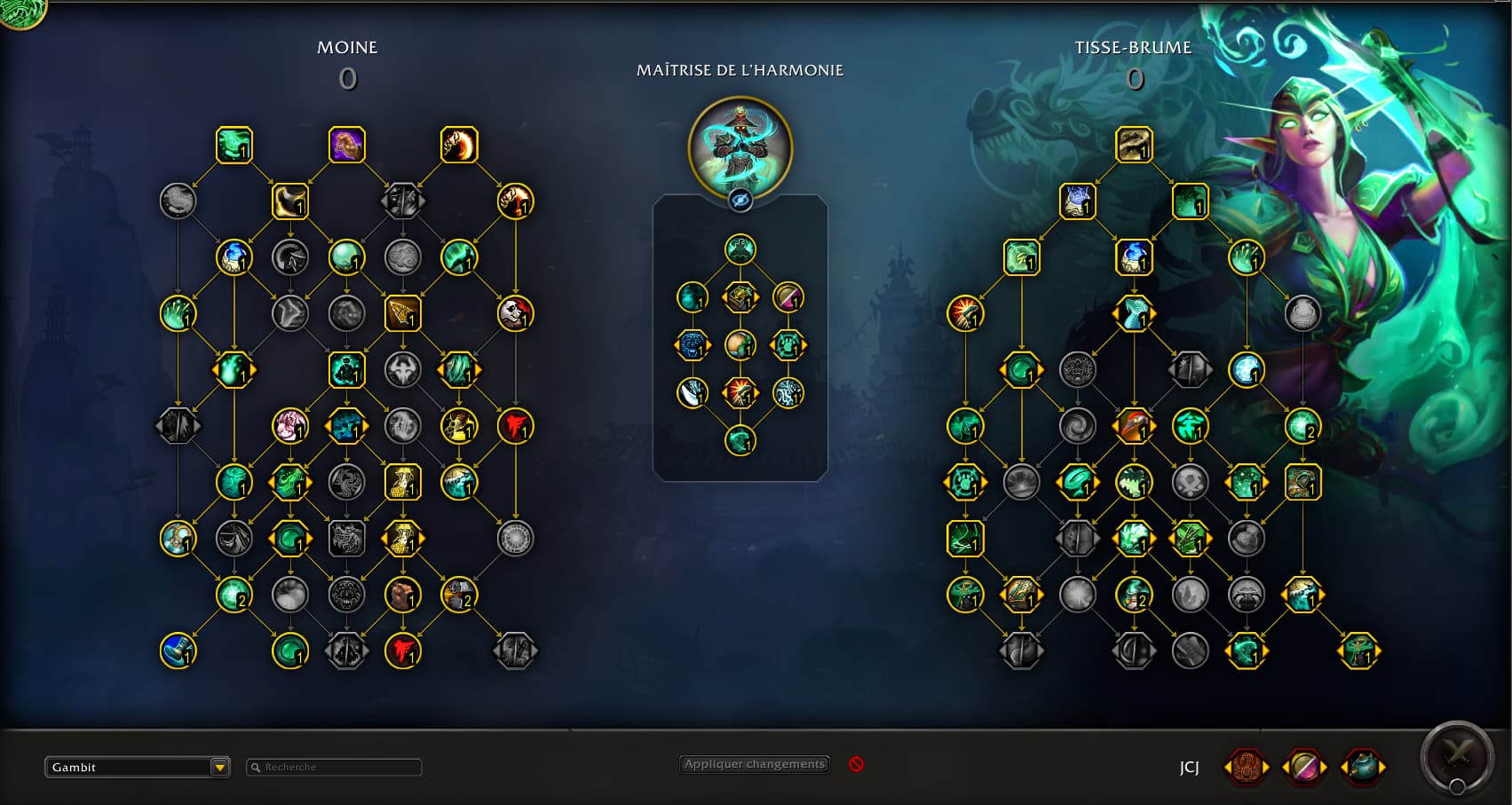Select the red swirl JCJ talent slot

point(1246,767)
